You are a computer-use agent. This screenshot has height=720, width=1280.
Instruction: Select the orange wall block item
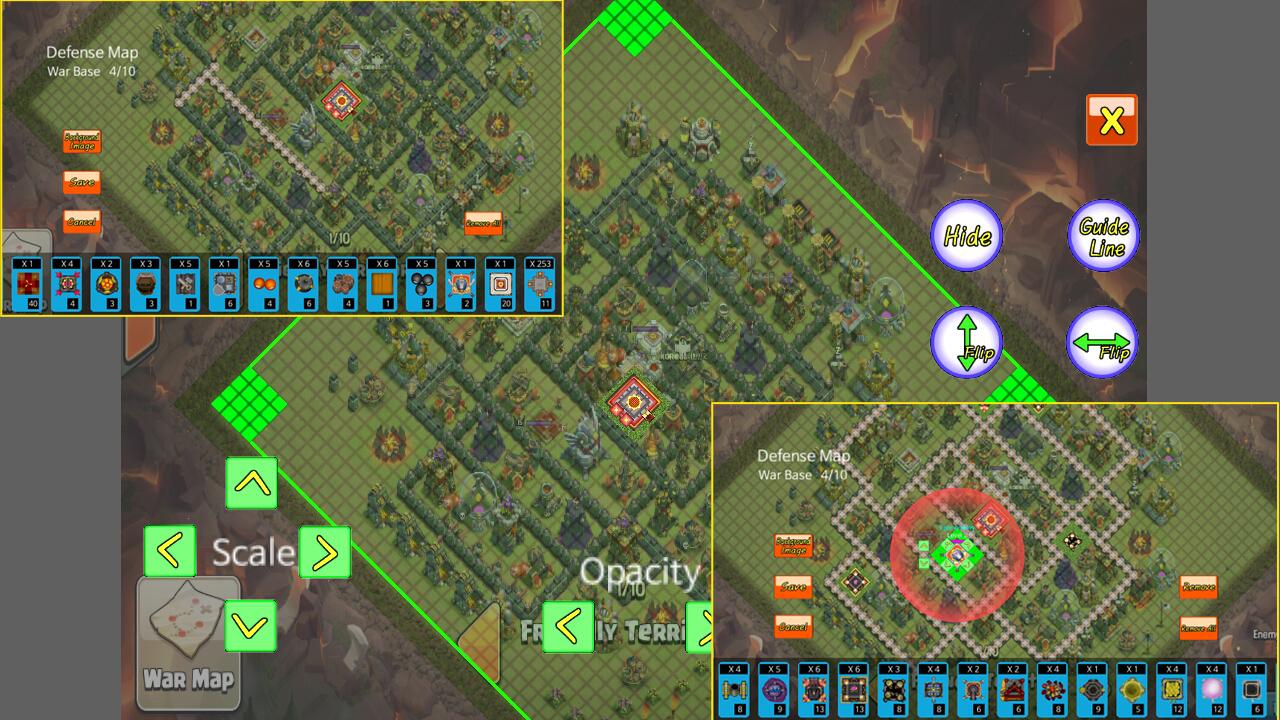pyautogui.click(x=385, y=287)
